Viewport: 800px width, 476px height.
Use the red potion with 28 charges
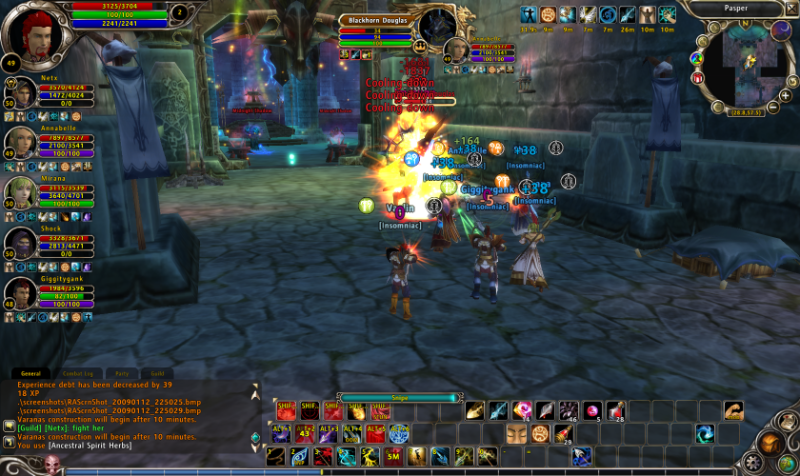(x=615, y=410)
